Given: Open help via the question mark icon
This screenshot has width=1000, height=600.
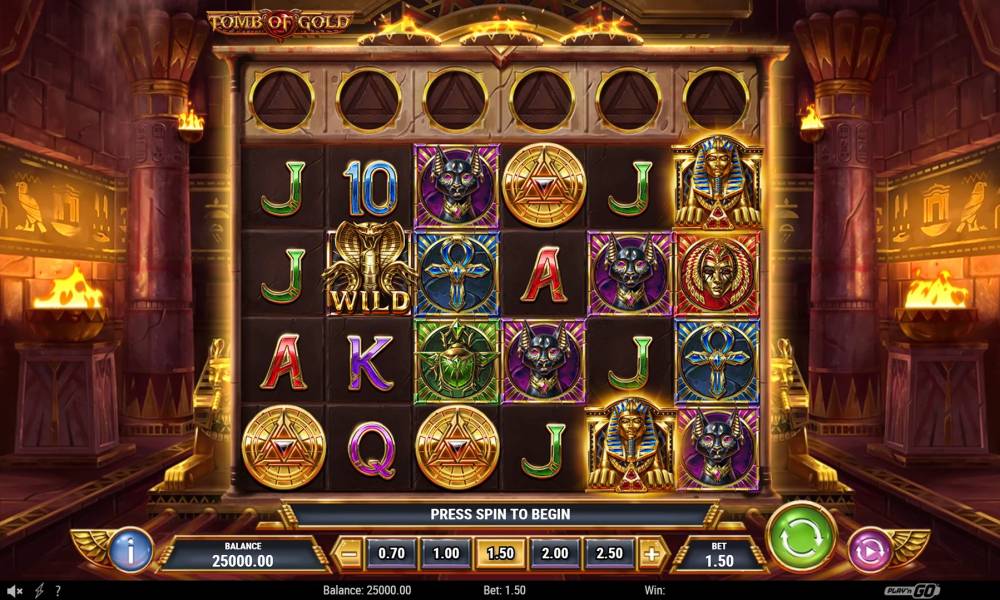Looking at the screenshot, I should [x=59, y=591].
